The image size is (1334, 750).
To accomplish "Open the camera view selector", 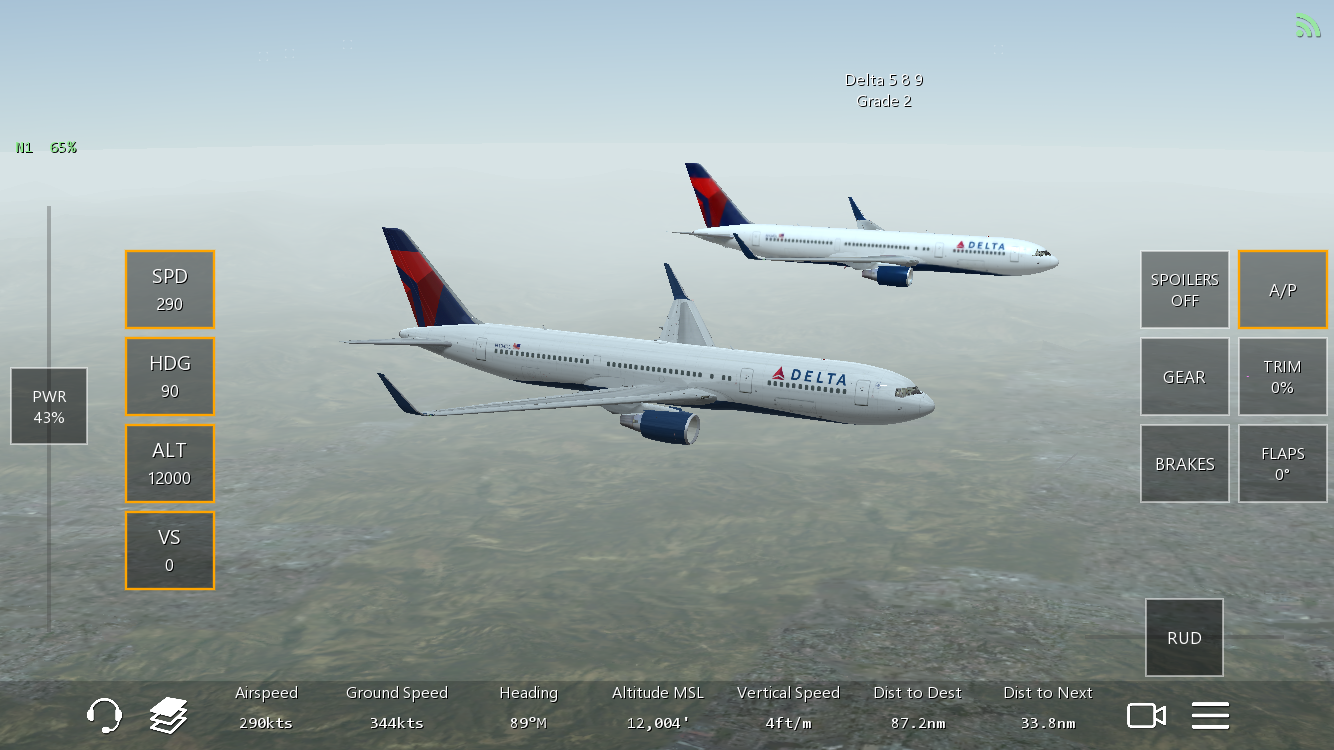I will [1146, 715].
